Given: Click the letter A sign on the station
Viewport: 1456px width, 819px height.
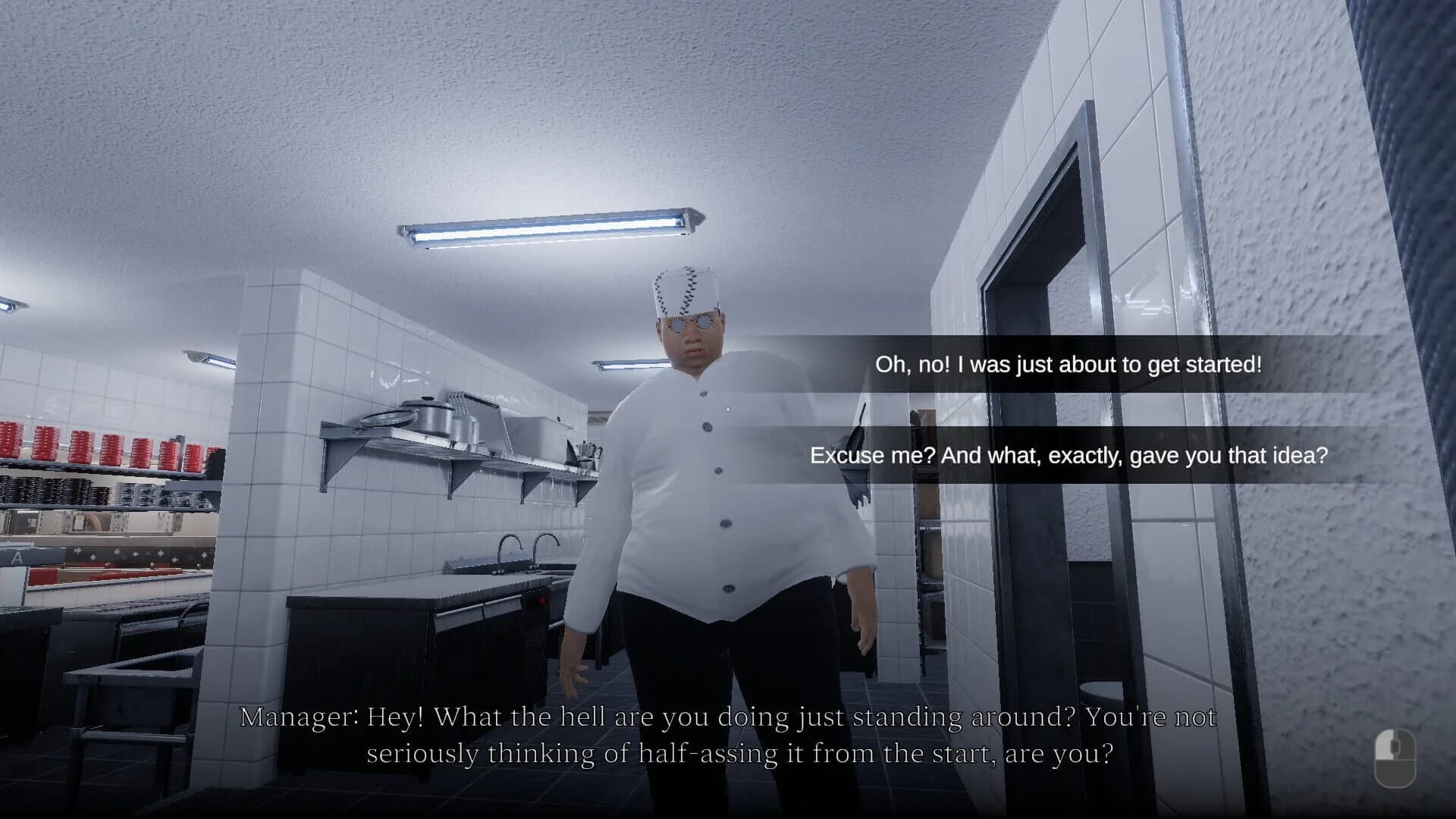Looking at the screenshot, I should (x=17, y=557).
